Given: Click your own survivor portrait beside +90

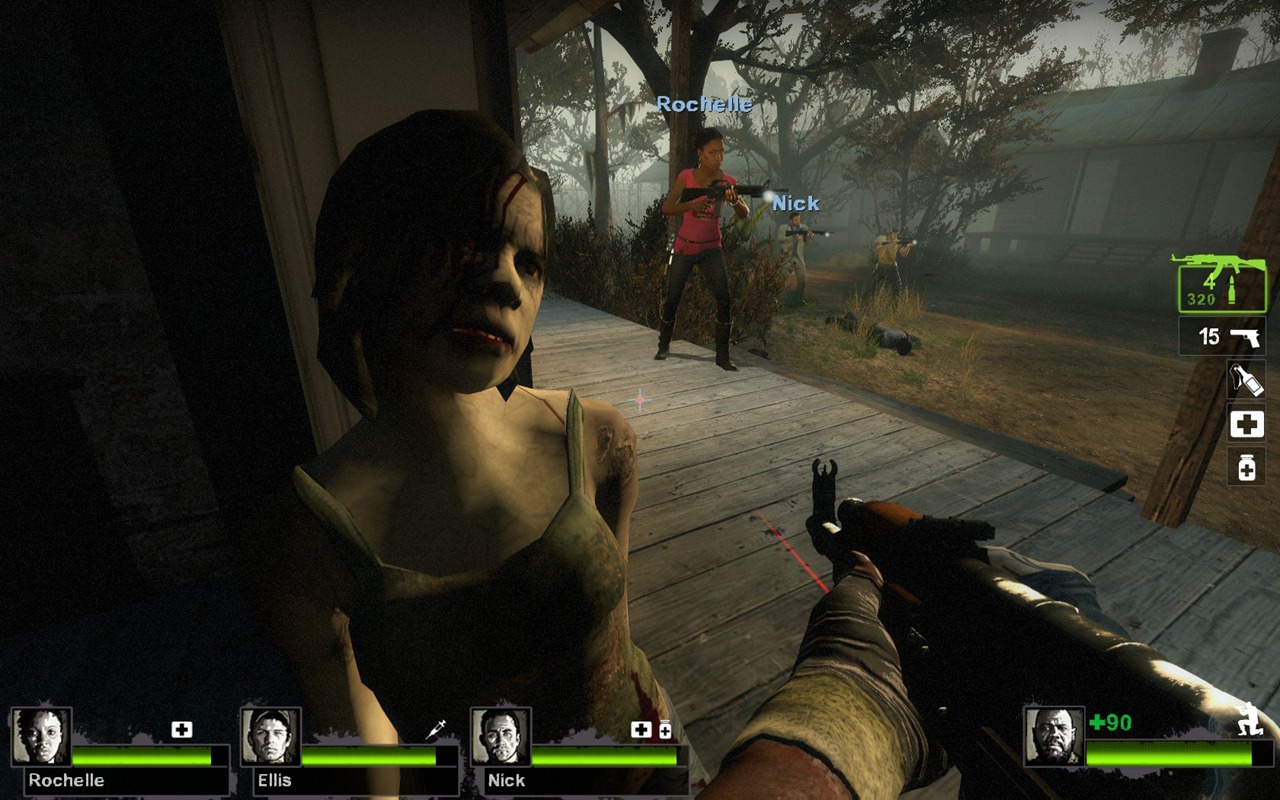Looking at the screenshot, I should 1054,737.
